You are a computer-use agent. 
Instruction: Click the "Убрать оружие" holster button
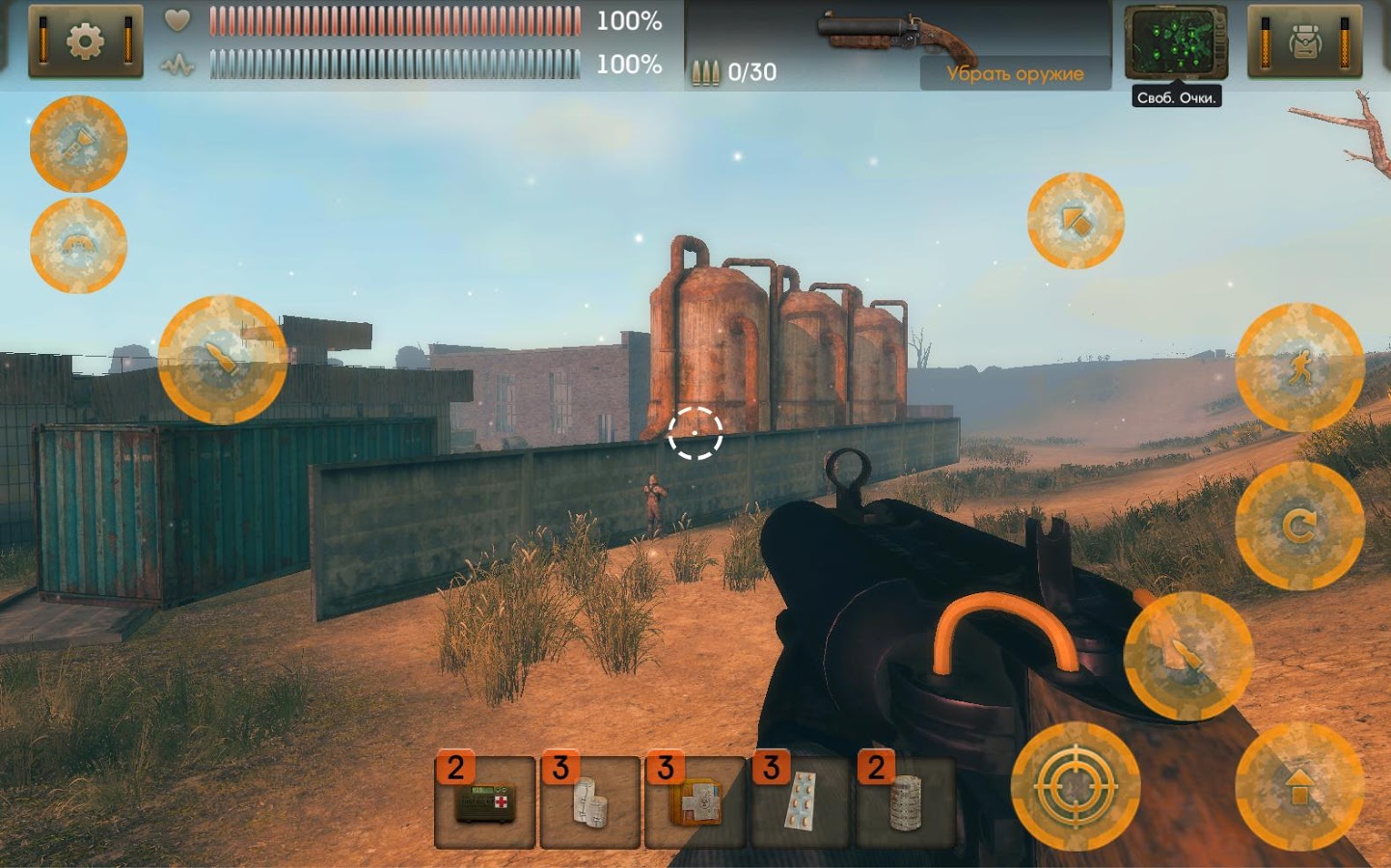pyautogui.click(x=1015, y=73)
